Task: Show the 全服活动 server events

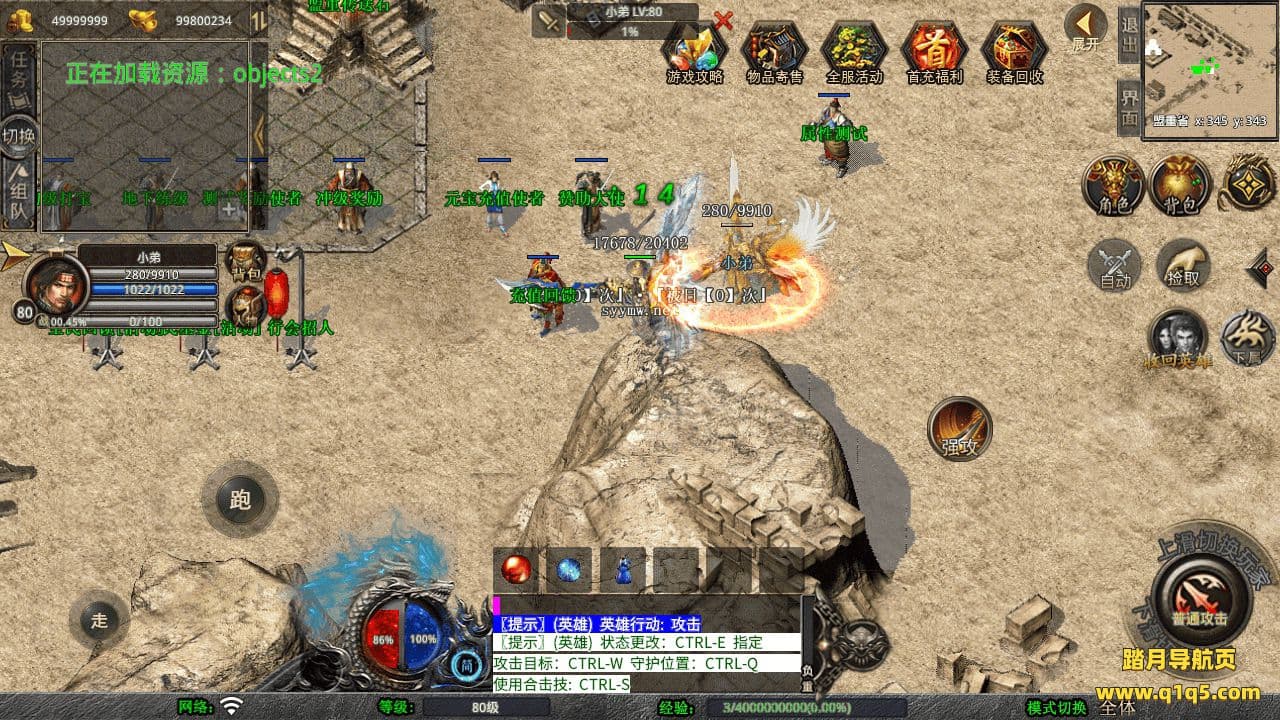Action: (854, 50)
